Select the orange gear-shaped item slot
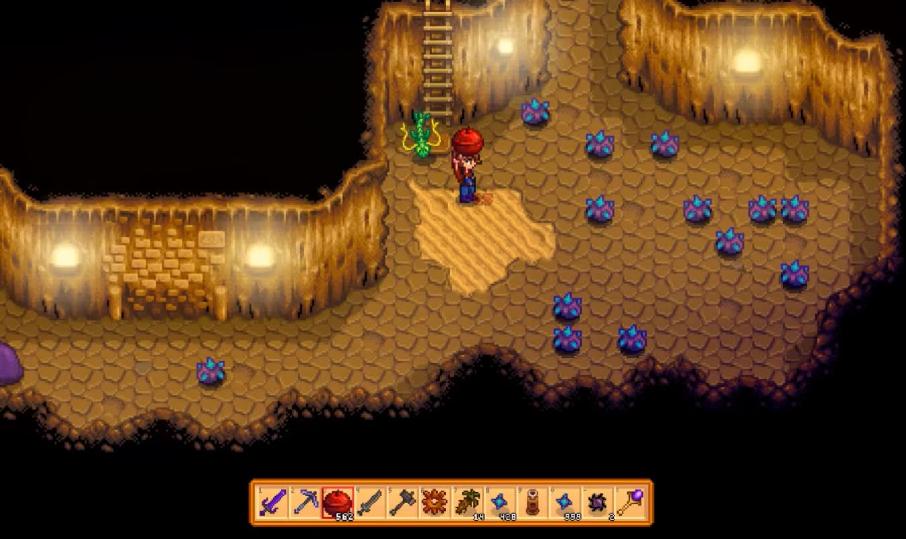 (435, 502)
